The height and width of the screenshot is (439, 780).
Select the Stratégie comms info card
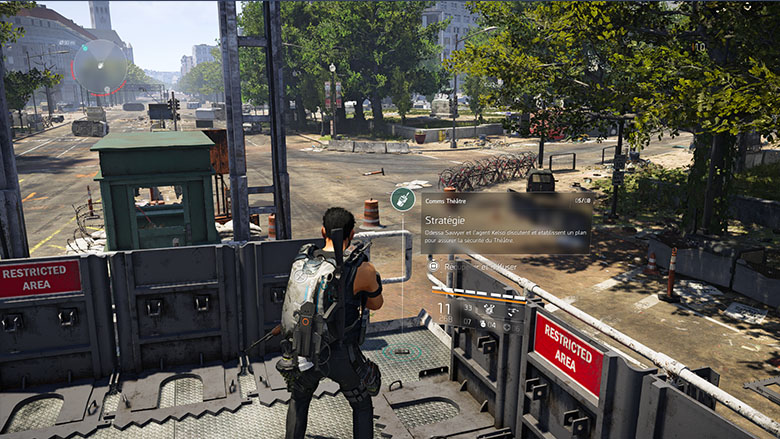[x=492, y=222]
